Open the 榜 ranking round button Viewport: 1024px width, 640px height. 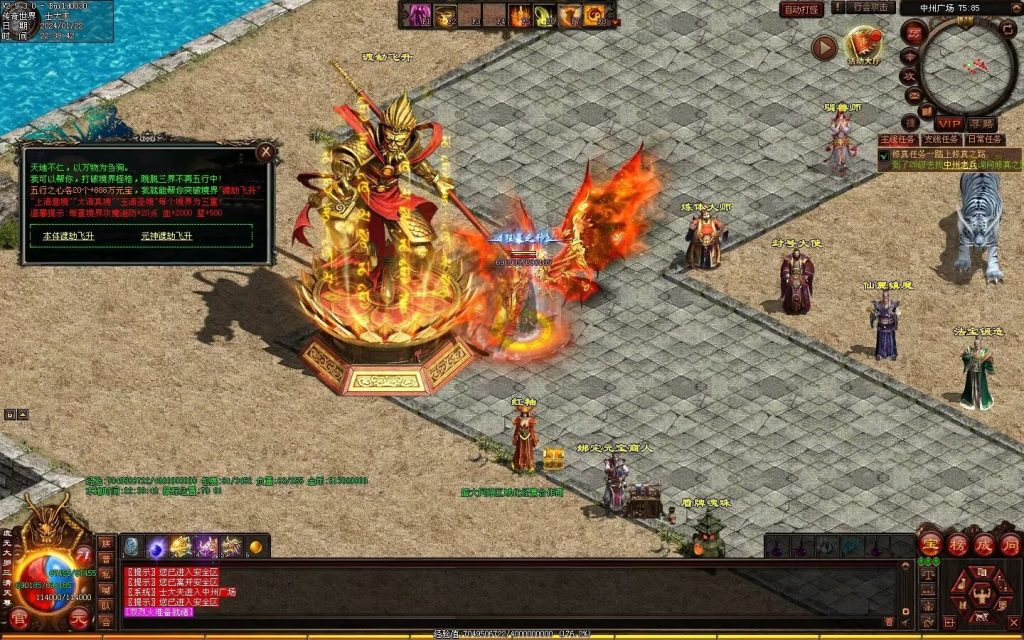coord(957,544)
